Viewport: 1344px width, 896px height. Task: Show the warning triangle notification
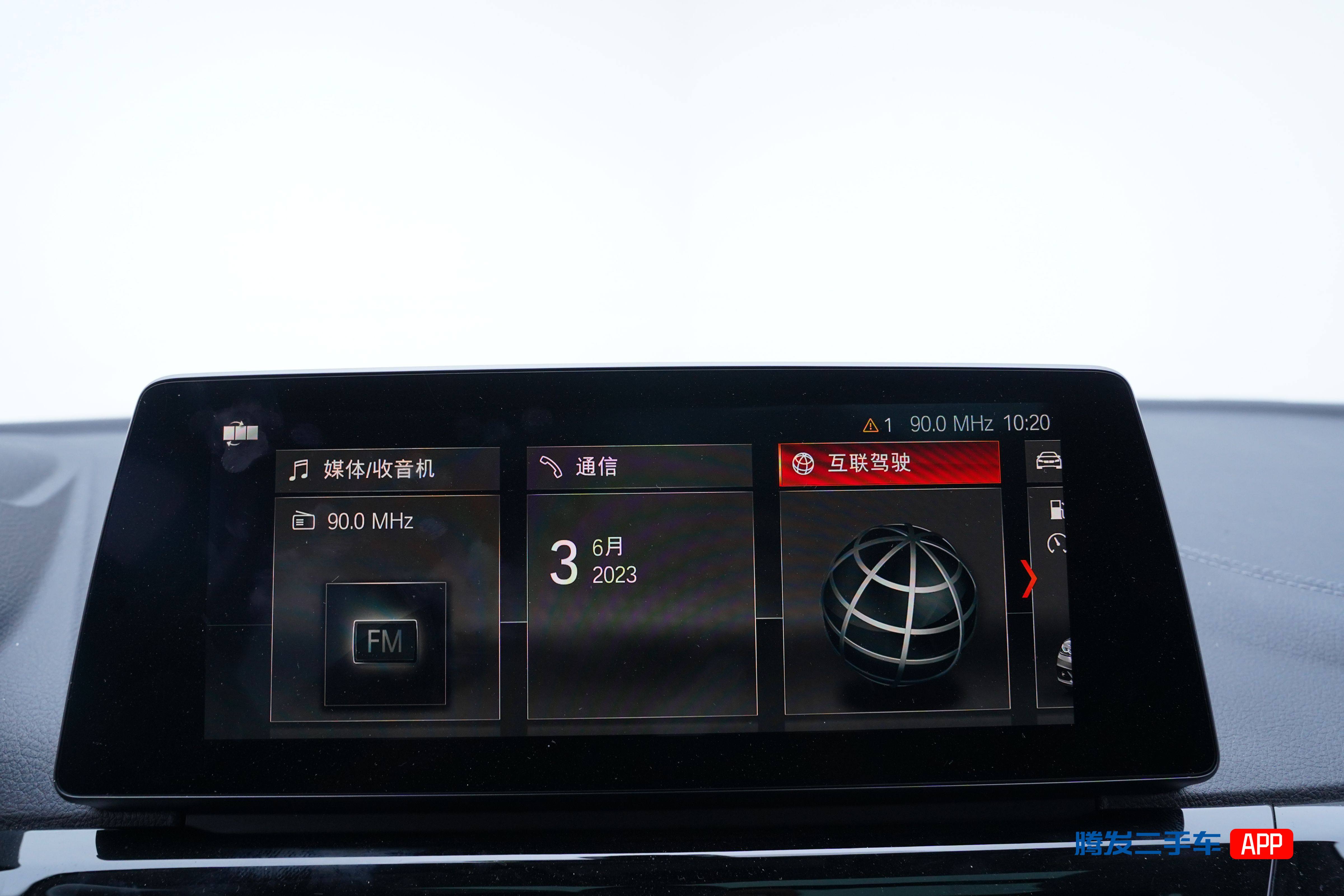(870, 425)
